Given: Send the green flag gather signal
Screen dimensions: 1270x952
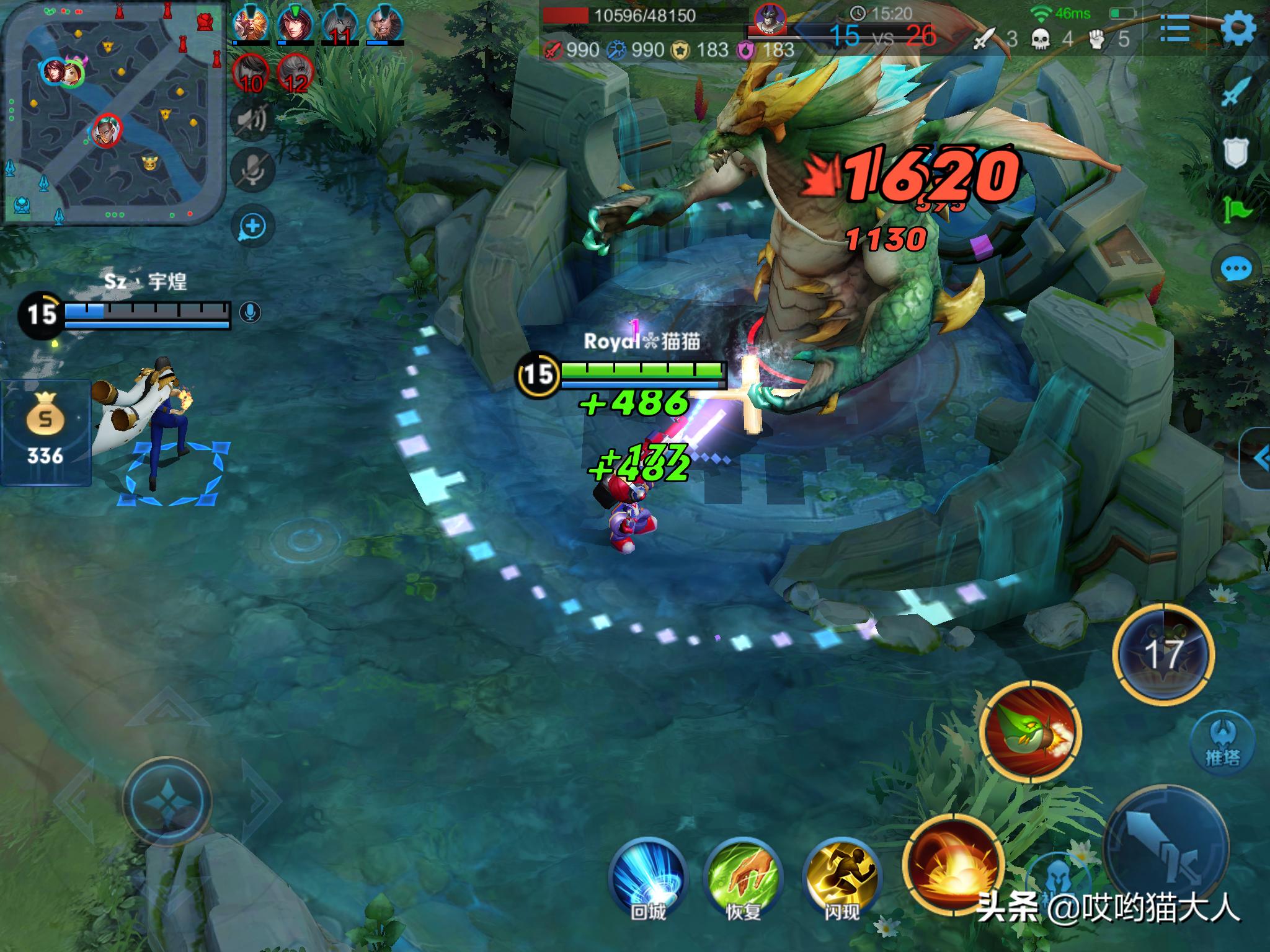Looking at the screenshot, I should pos(1236,211).
